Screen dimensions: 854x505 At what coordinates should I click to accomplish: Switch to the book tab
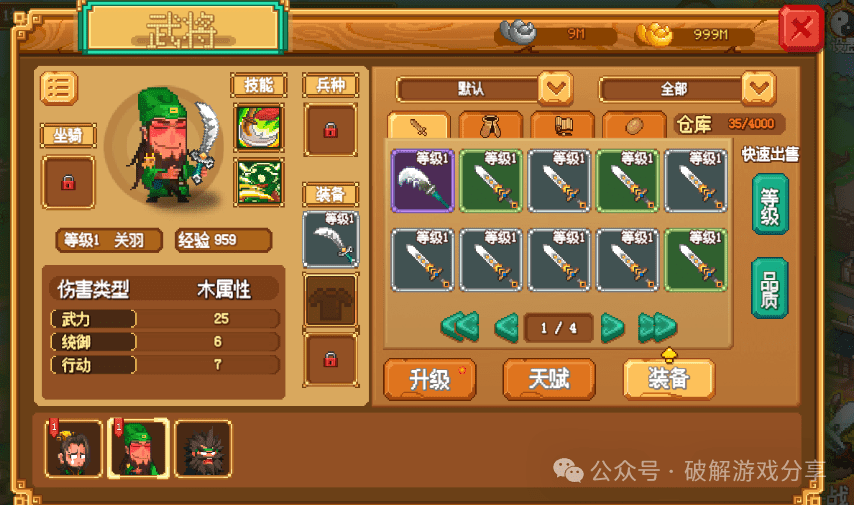(x=563, y=127)
